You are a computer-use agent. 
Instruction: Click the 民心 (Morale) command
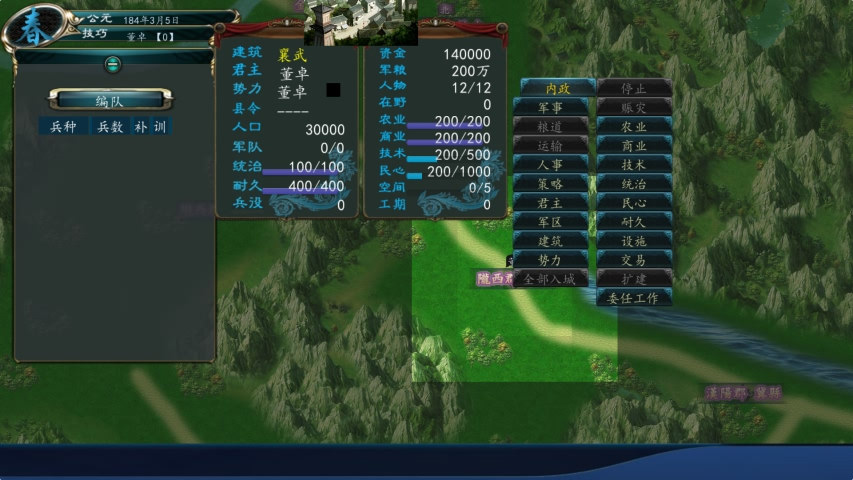click(634, 202)
